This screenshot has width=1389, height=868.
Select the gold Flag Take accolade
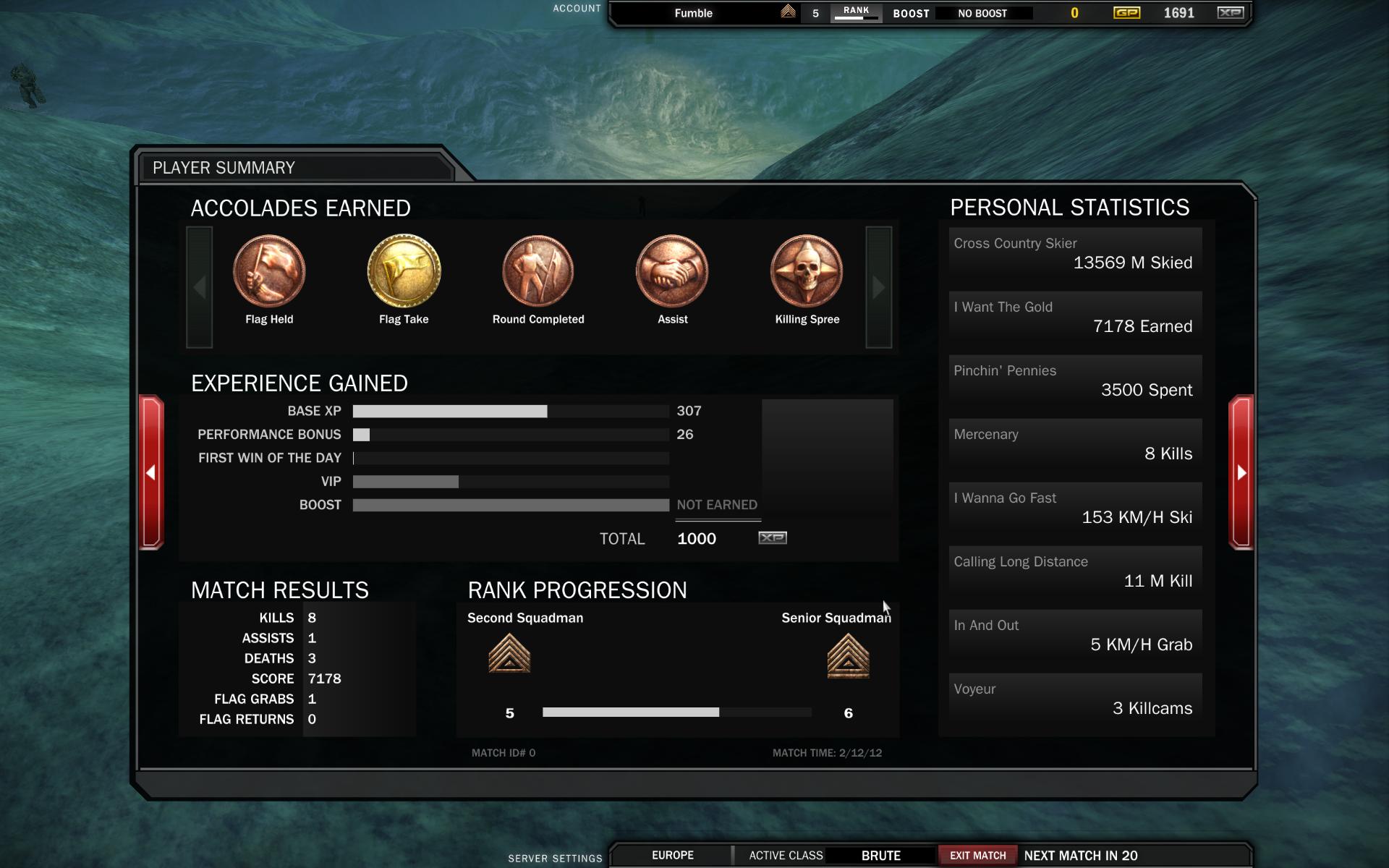pyautogui.click(x=404, y=271)
